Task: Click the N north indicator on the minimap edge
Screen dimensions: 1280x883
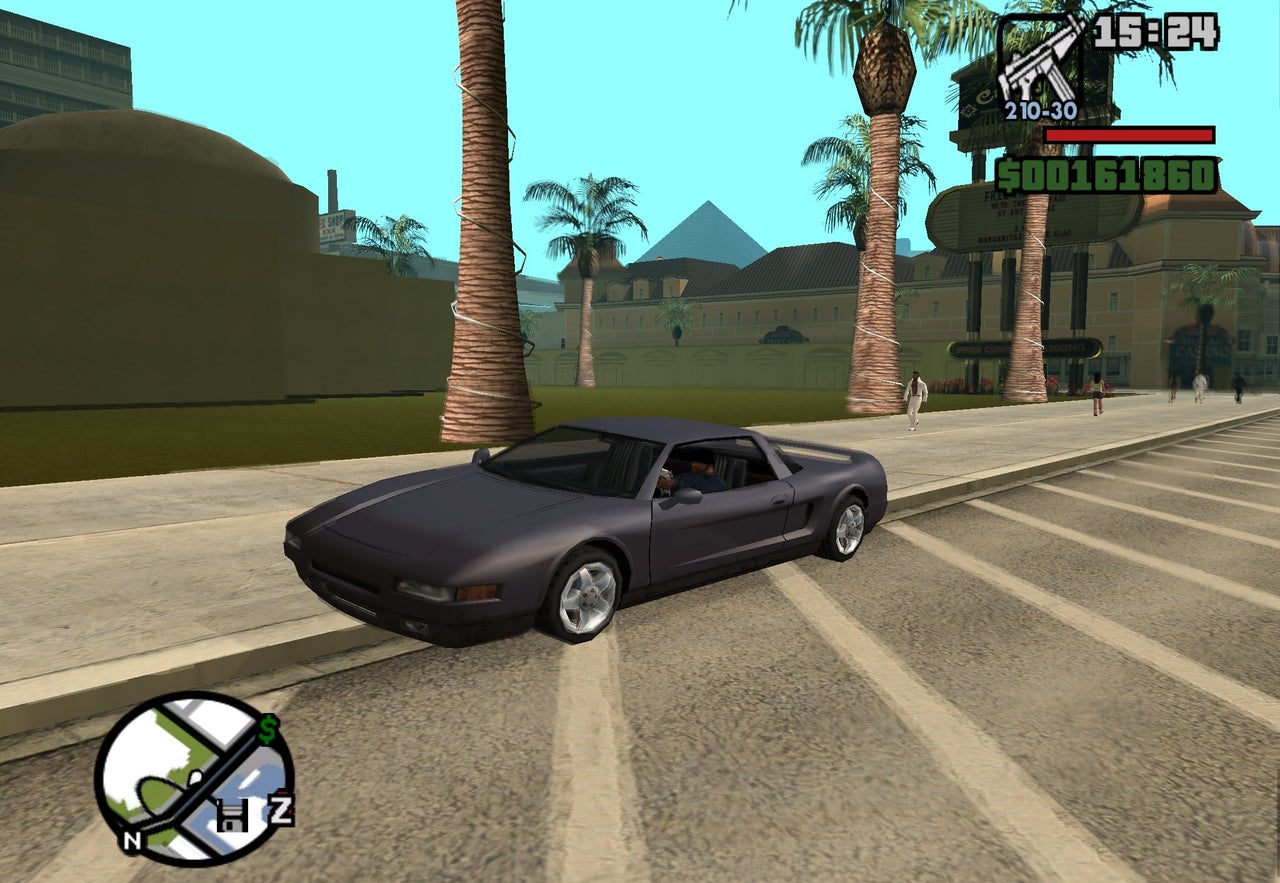Action: coord(132,840)
